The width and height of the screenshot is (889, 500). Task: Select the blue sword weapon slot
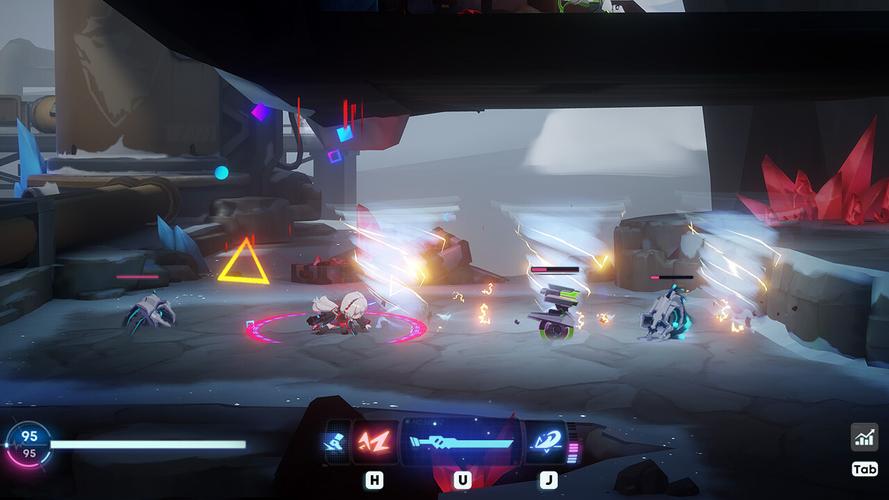pos(461,443)
